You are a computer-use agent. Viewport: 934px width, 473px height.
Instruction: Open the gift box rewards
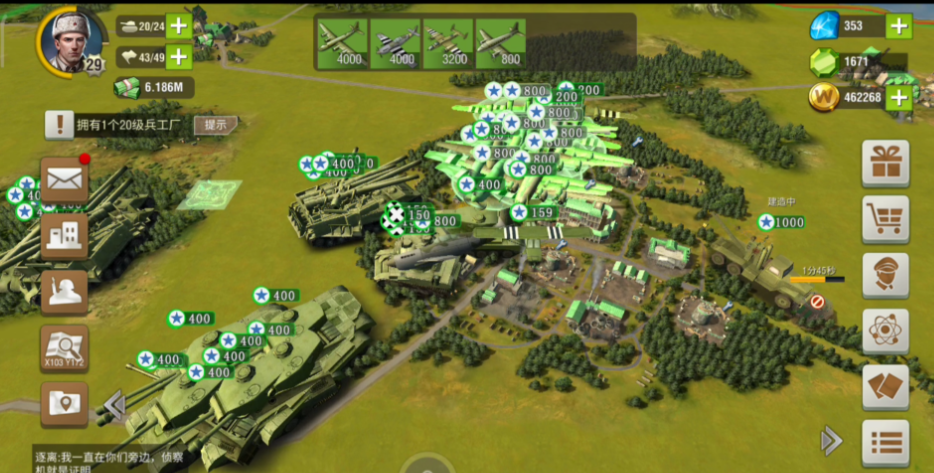(885, 163)
